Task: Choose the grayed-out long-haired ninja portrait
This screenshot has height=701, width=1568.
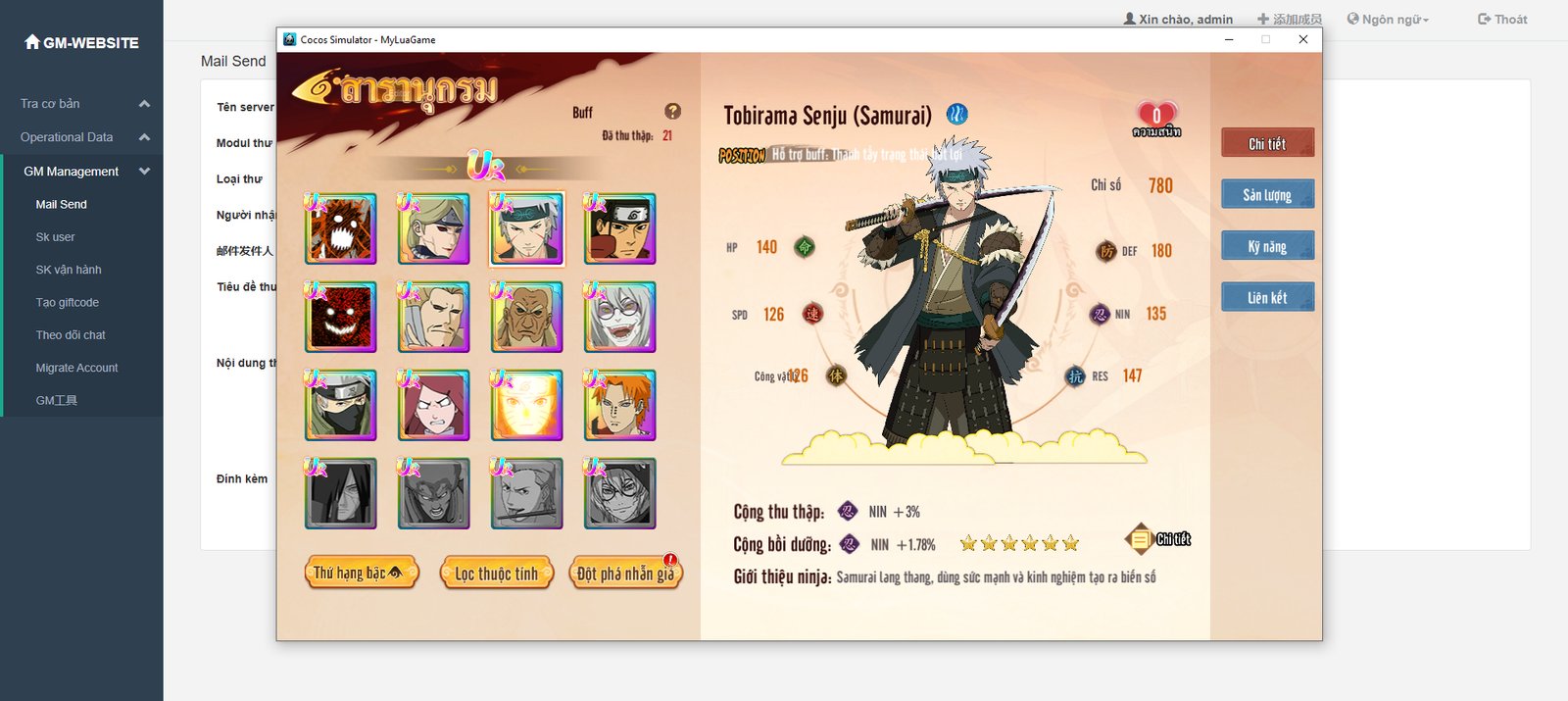Action: tap(341, 494)
